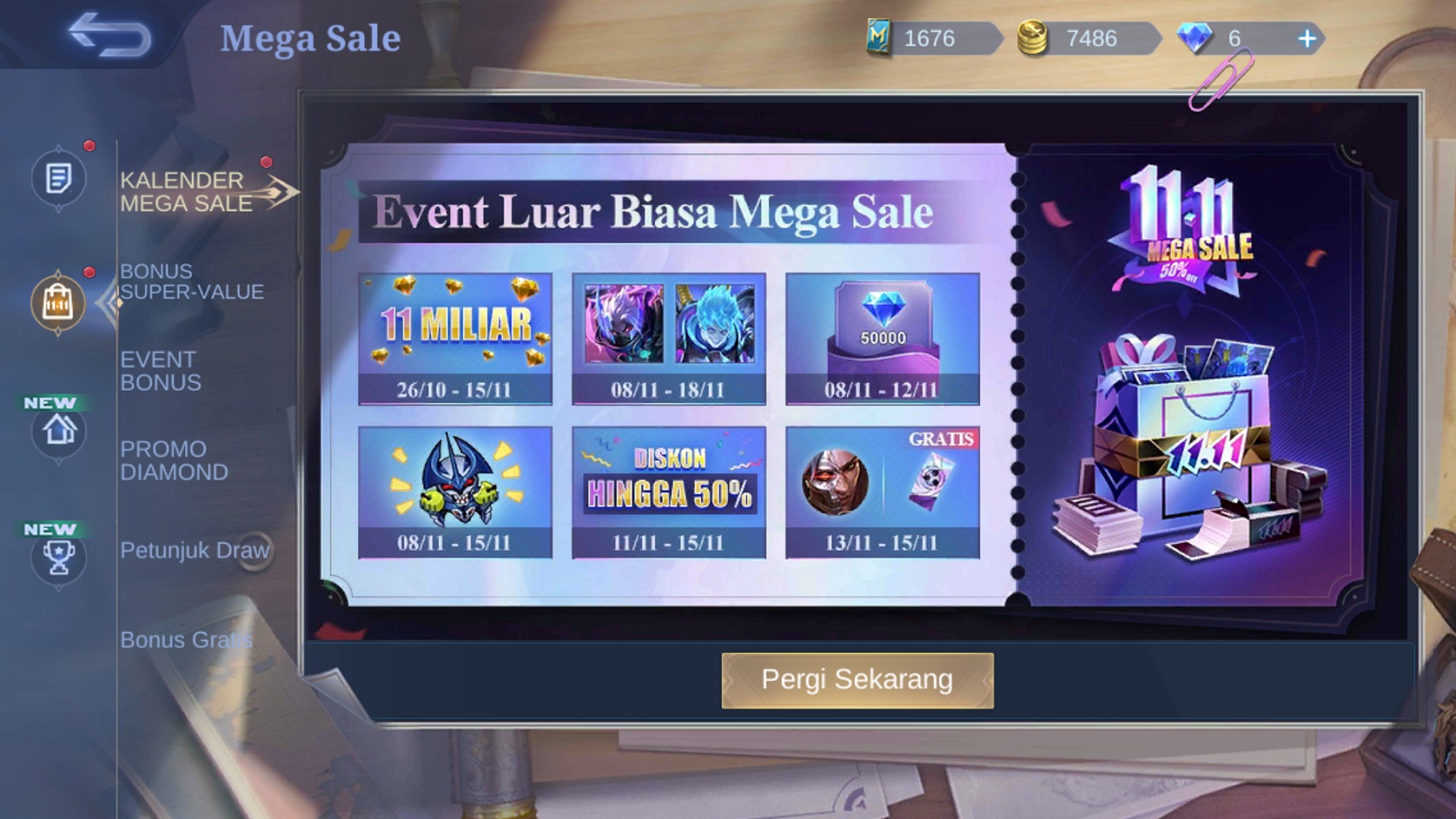
Task: Click the home icon with NEW badge
Action: pos(57,433)
